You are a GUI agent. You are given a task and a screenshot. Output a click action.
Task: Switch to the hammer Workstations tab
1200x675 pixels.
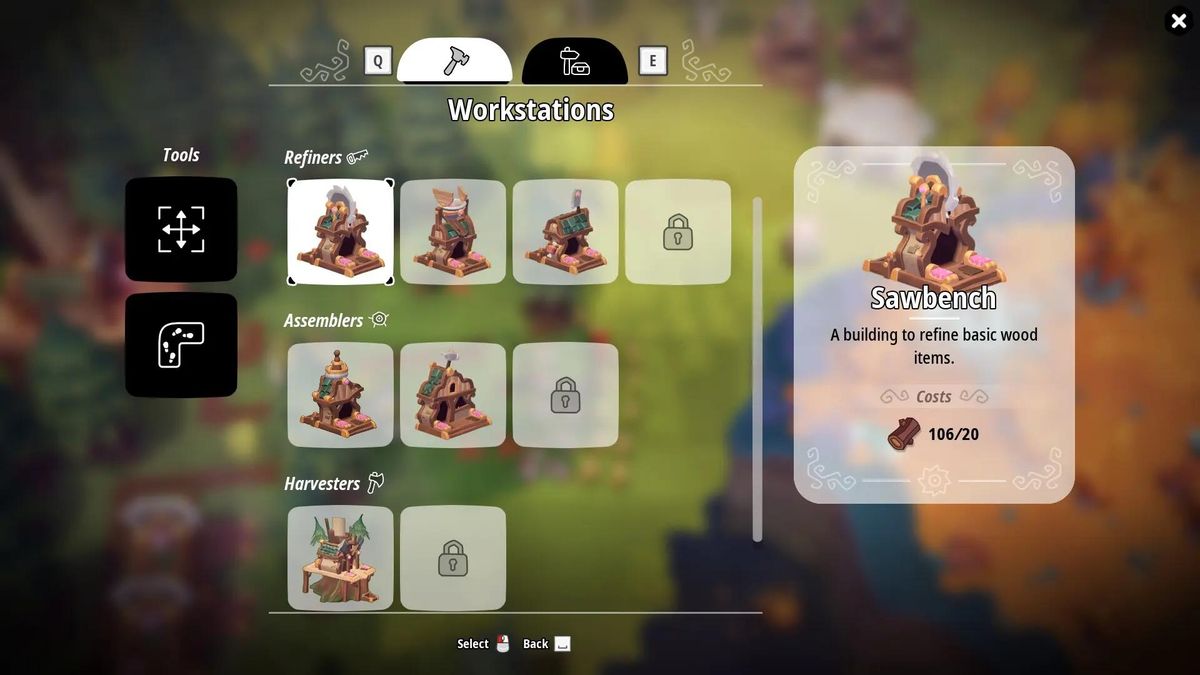click(x=455, y=61)
